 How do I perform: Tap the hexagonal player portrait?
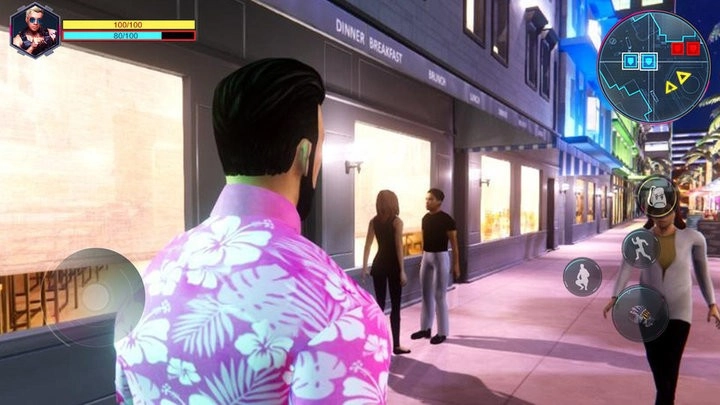coord(34,30)
